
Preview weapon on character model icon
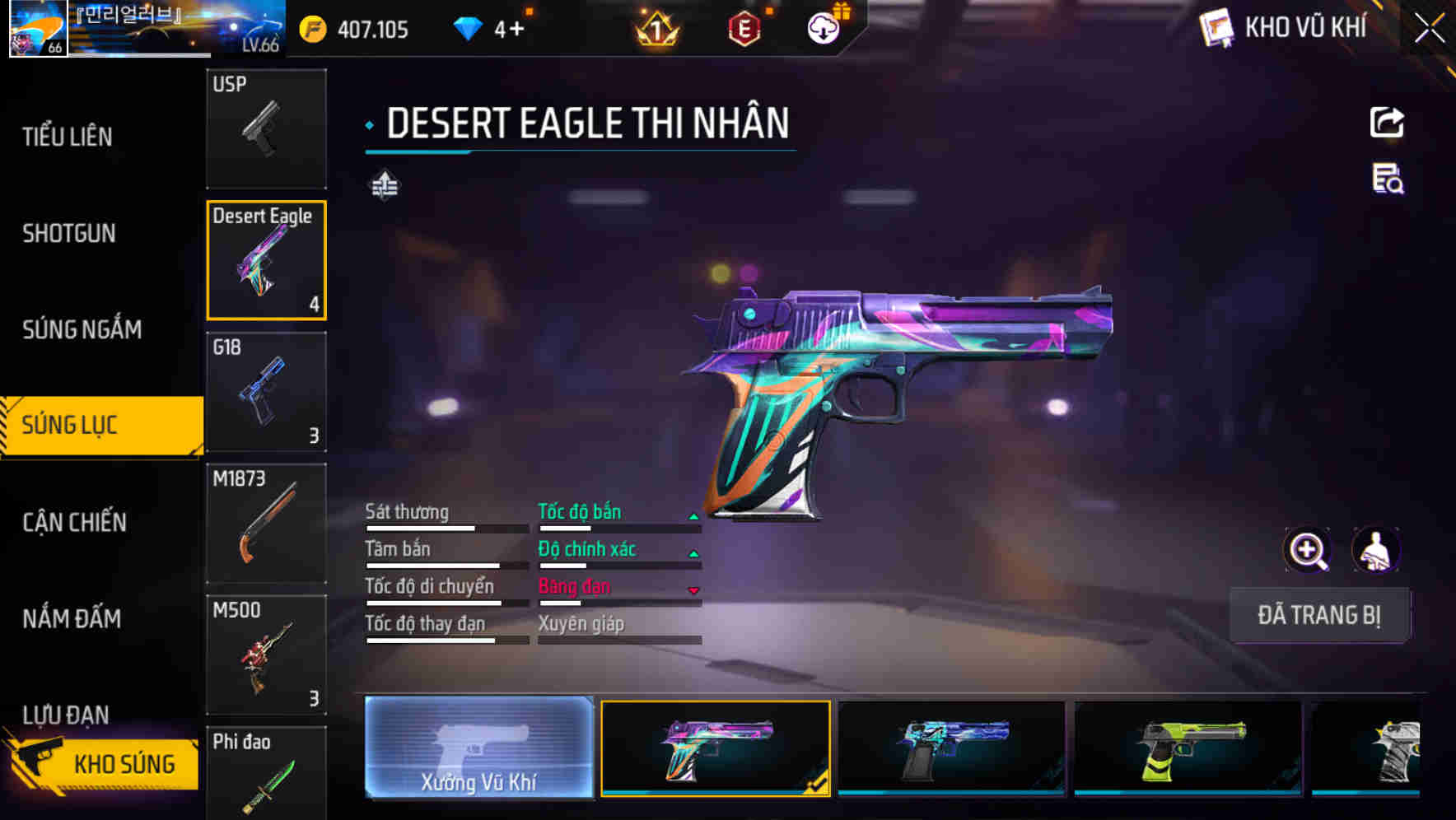coord(1376,549)
